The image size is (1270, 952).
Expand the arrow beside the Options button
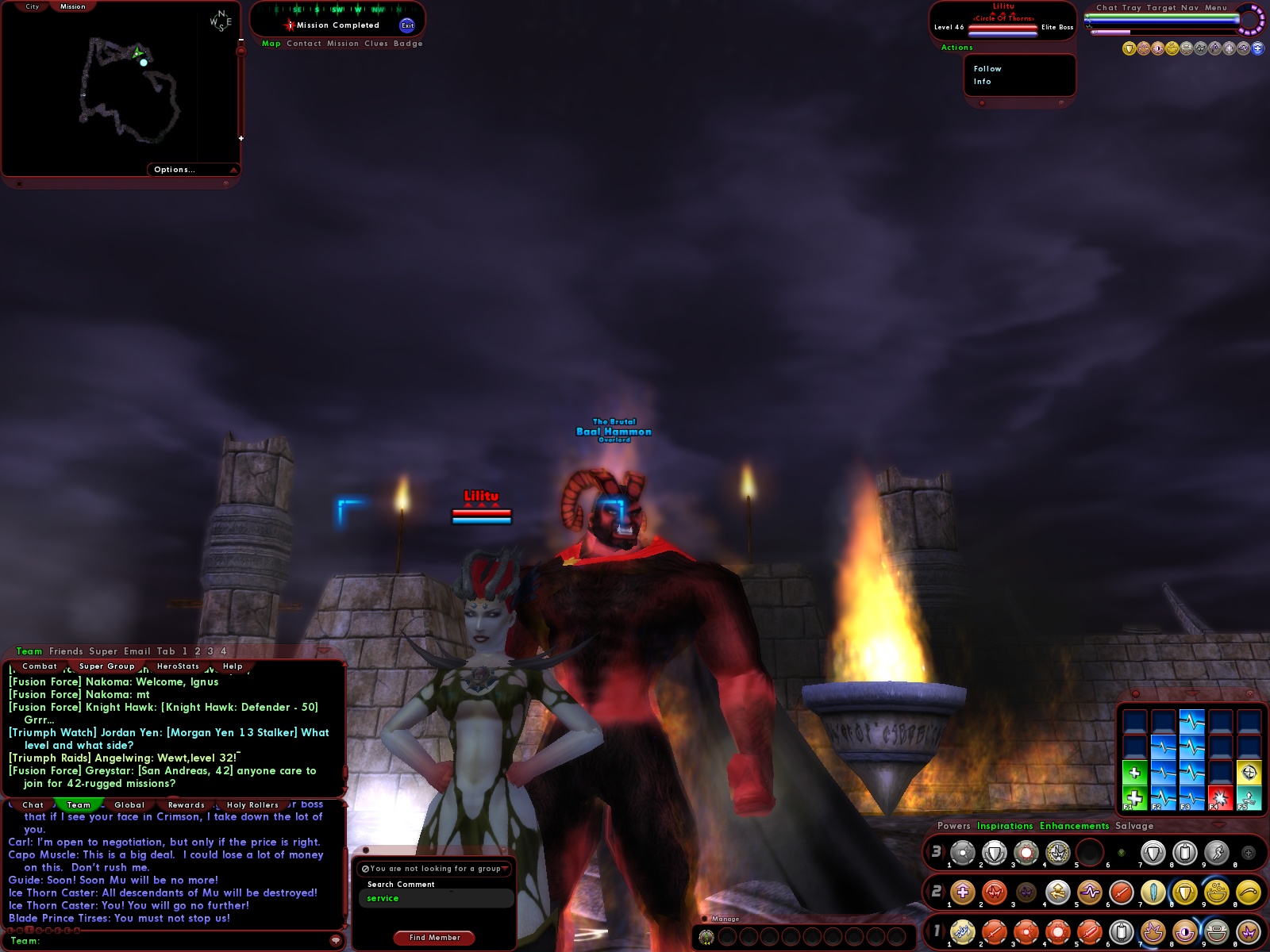pos(233,169)
